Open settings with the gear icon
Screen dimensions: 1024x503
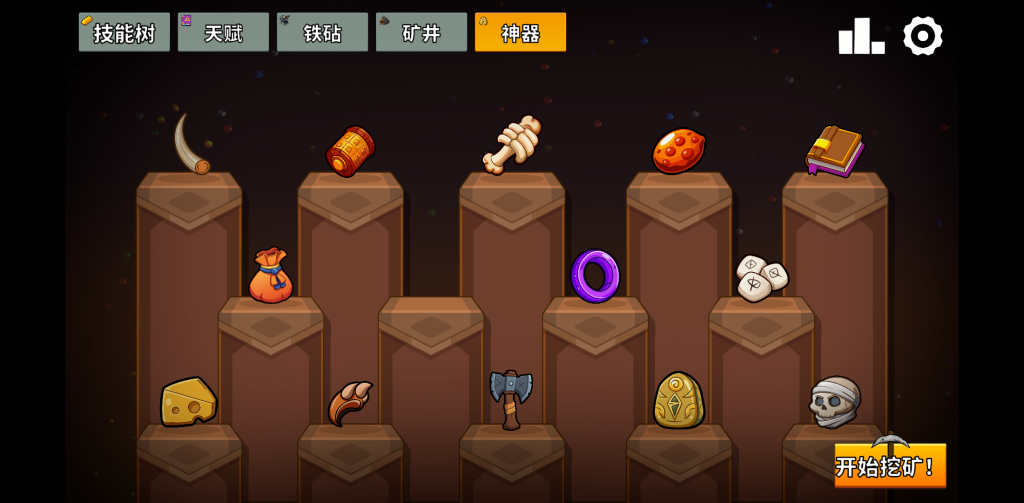coord(922,36)
